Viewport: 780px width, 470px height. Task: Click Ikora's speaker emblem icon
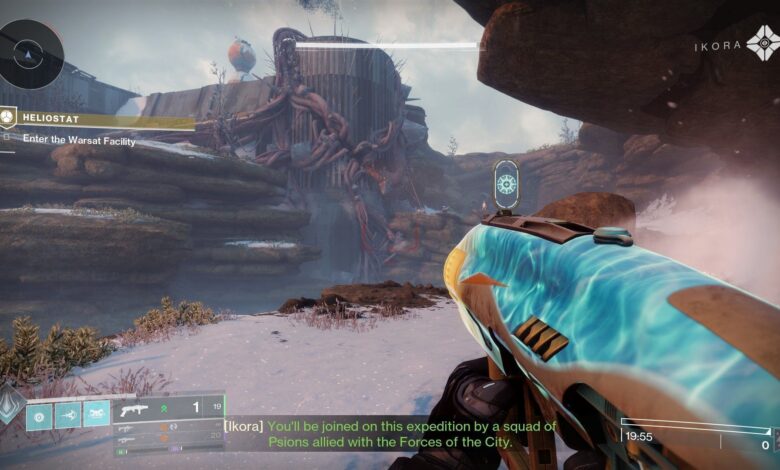pyautogui.click(x=763, y=44)
